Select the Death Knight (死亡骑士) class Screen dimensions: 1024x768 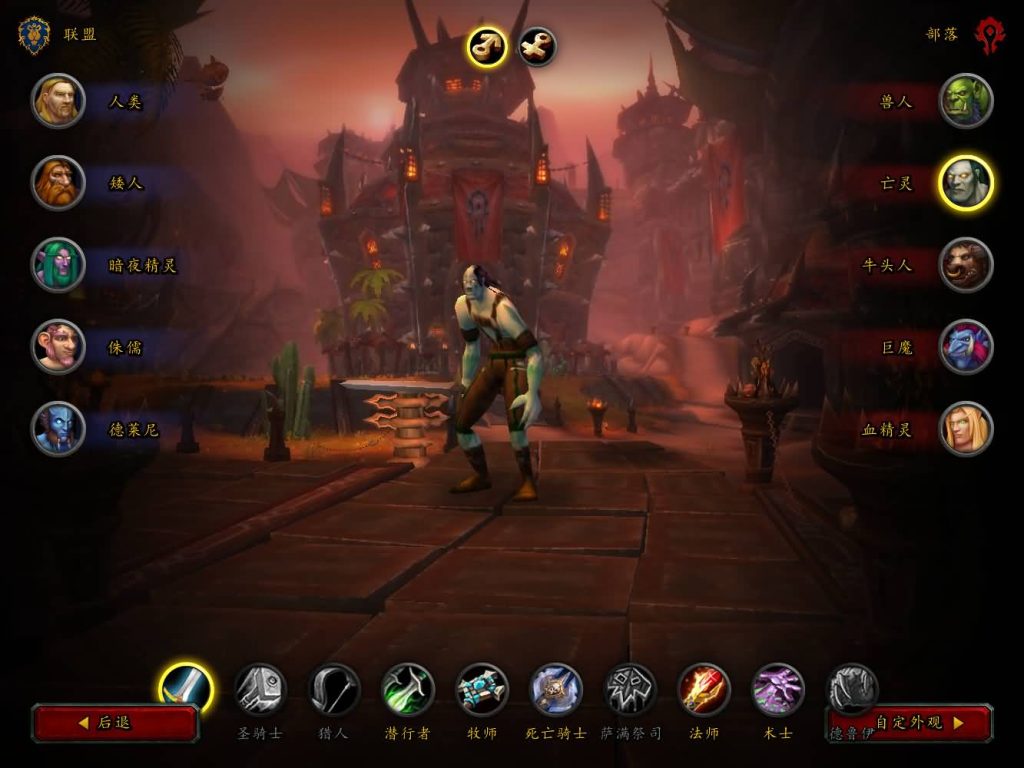(x=556, y=689)
